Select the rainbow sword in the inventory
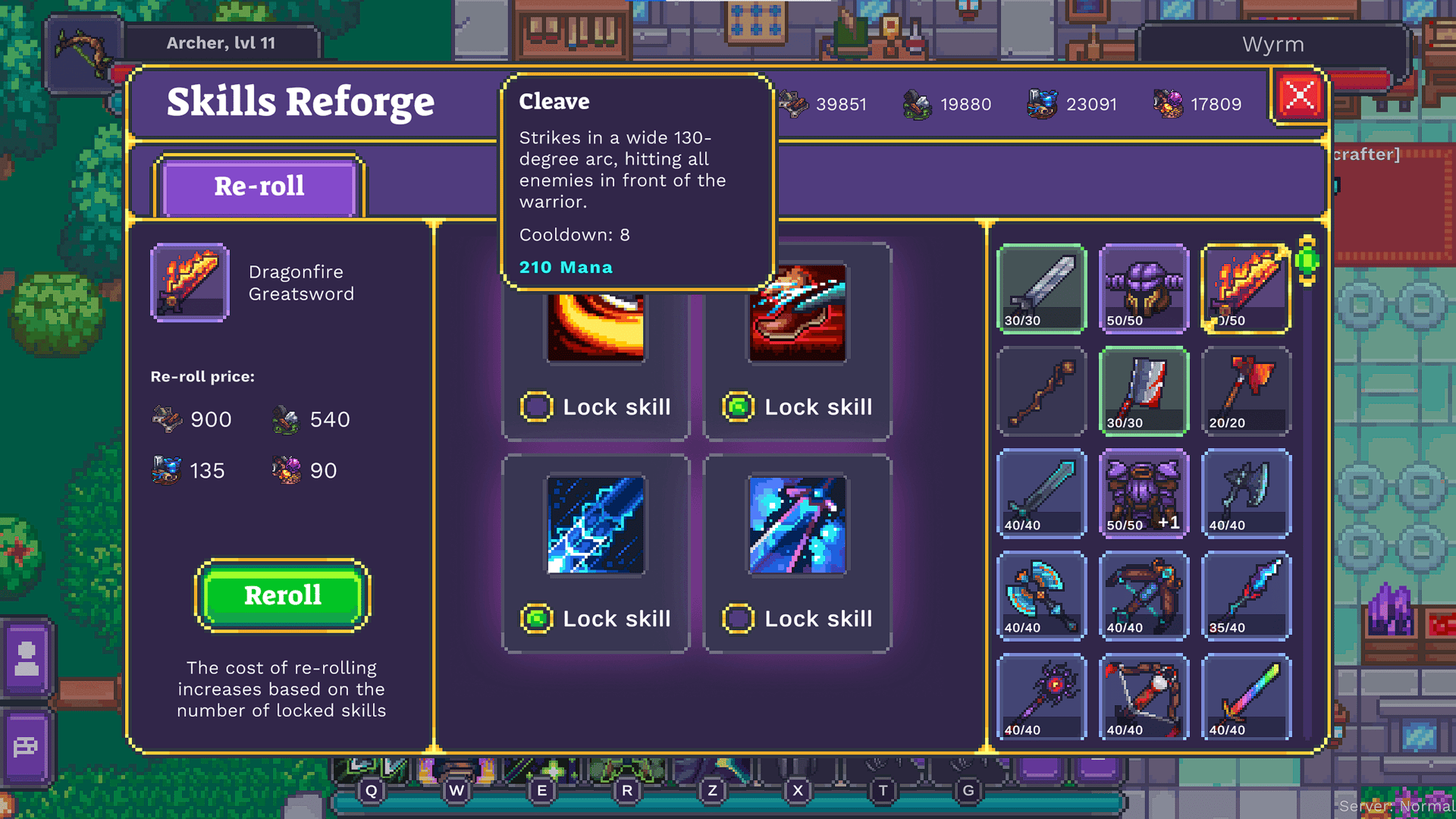 coord(1247,698)
